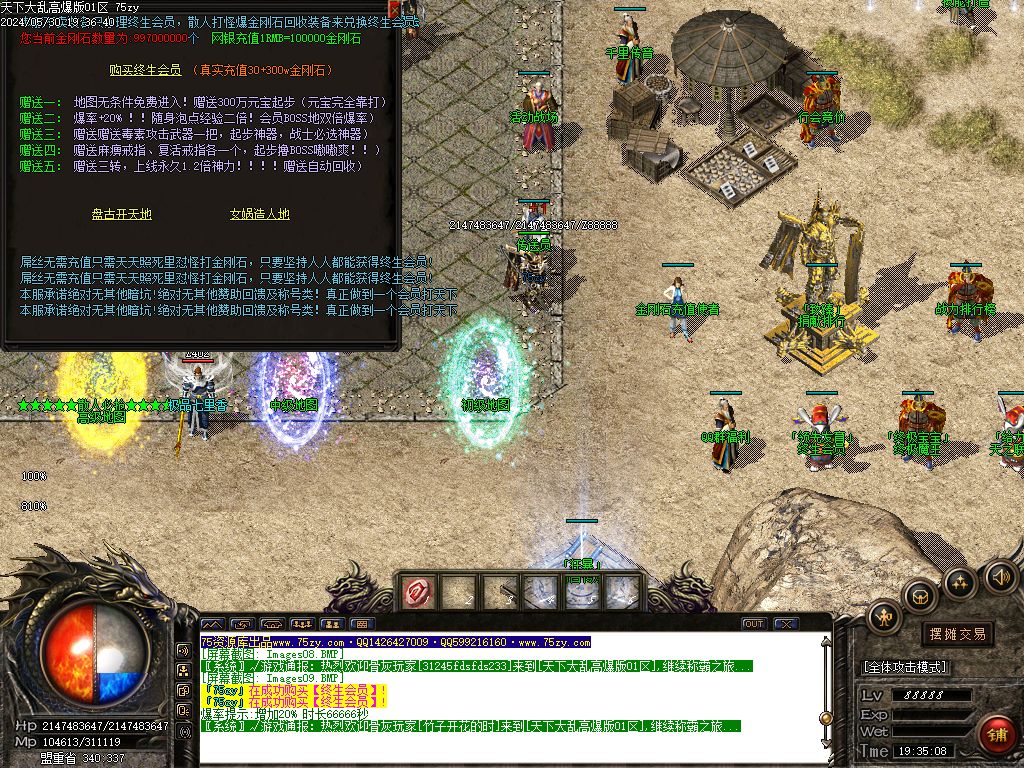The height and width of the screenshot is (768, 1024).
Task: Select the group channel icon beside chat
Action: 184,670
